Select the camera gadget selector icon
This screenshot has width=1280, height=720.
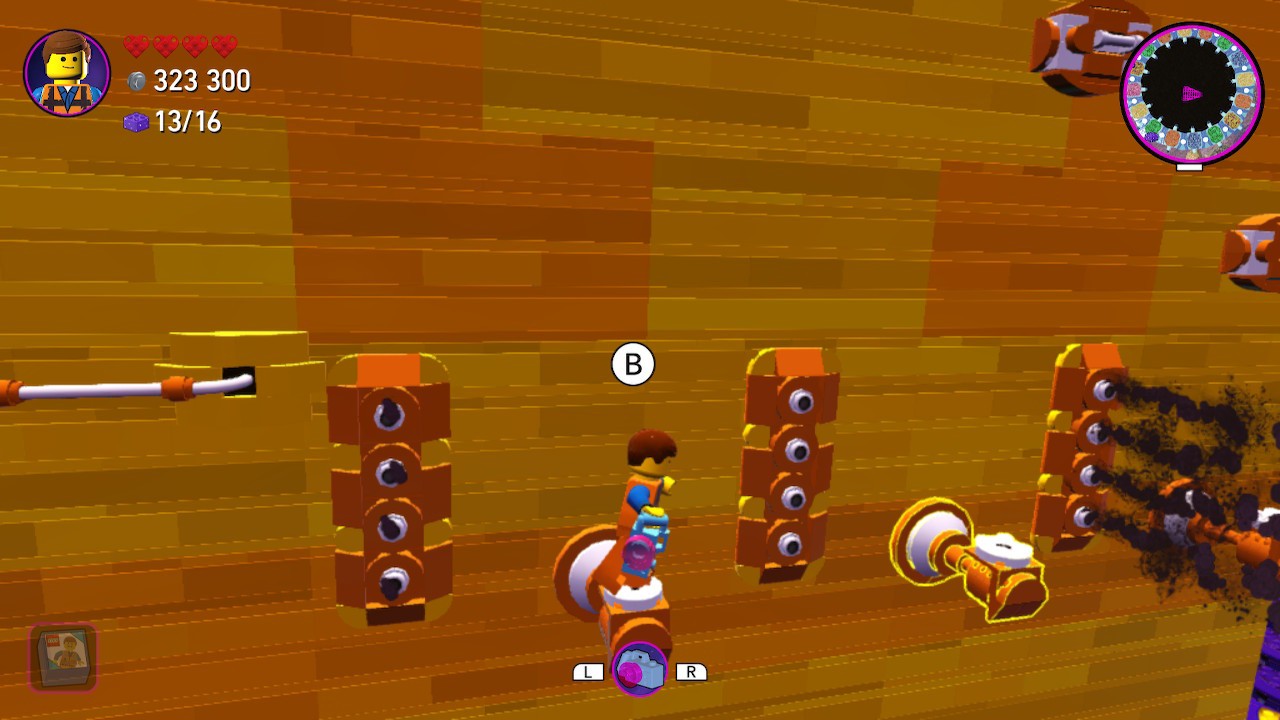639,669
